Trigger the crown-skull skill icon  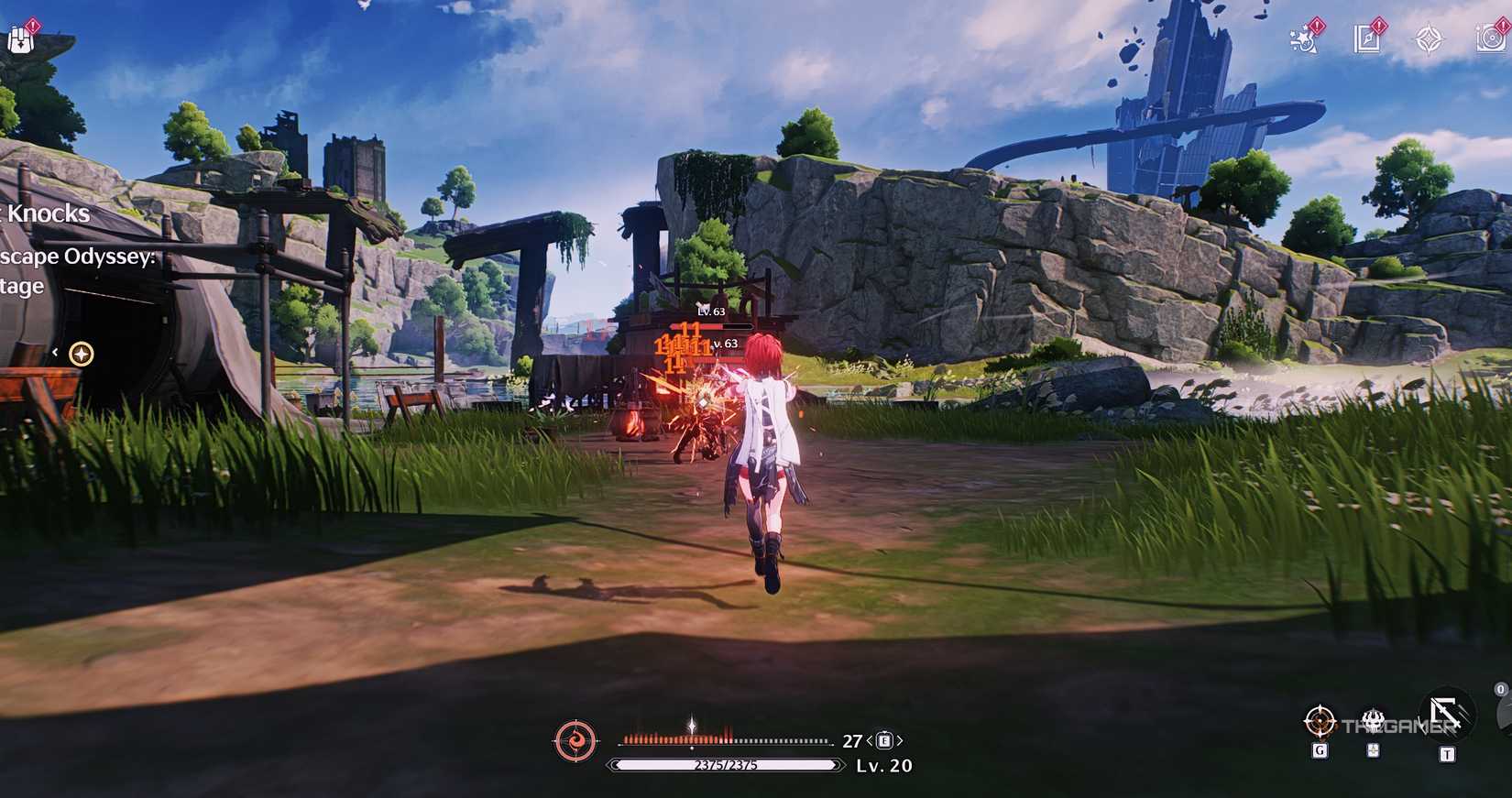point(1372,720)
